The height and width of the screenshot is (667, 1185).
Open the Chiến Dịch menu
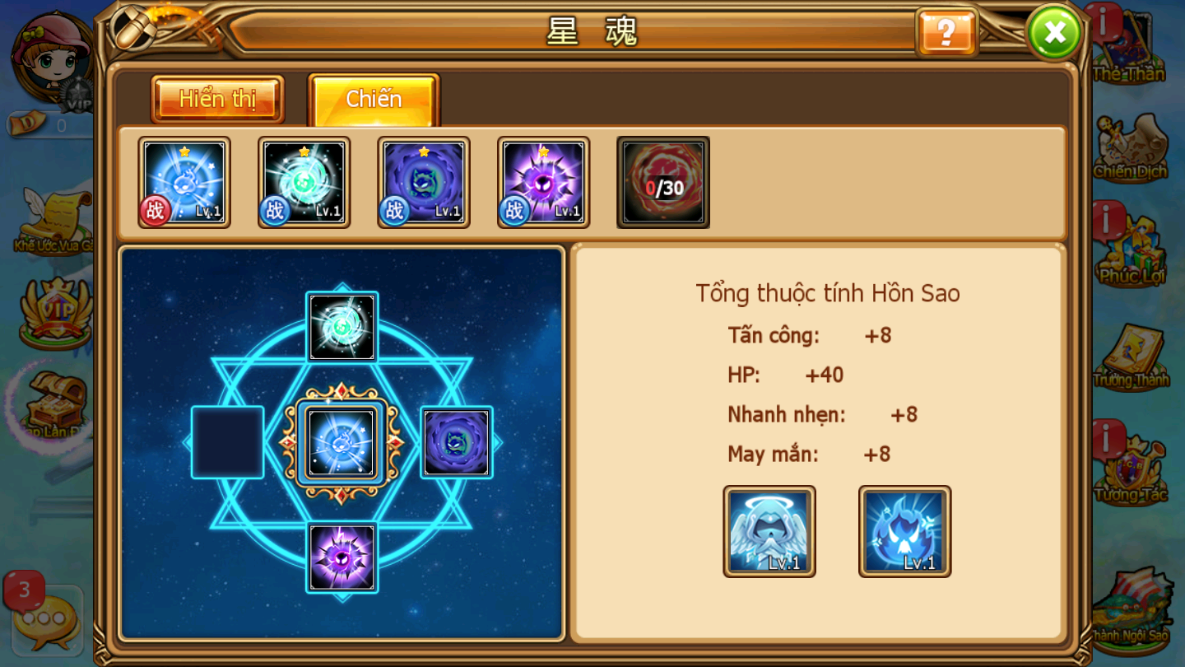[1130, 145]
